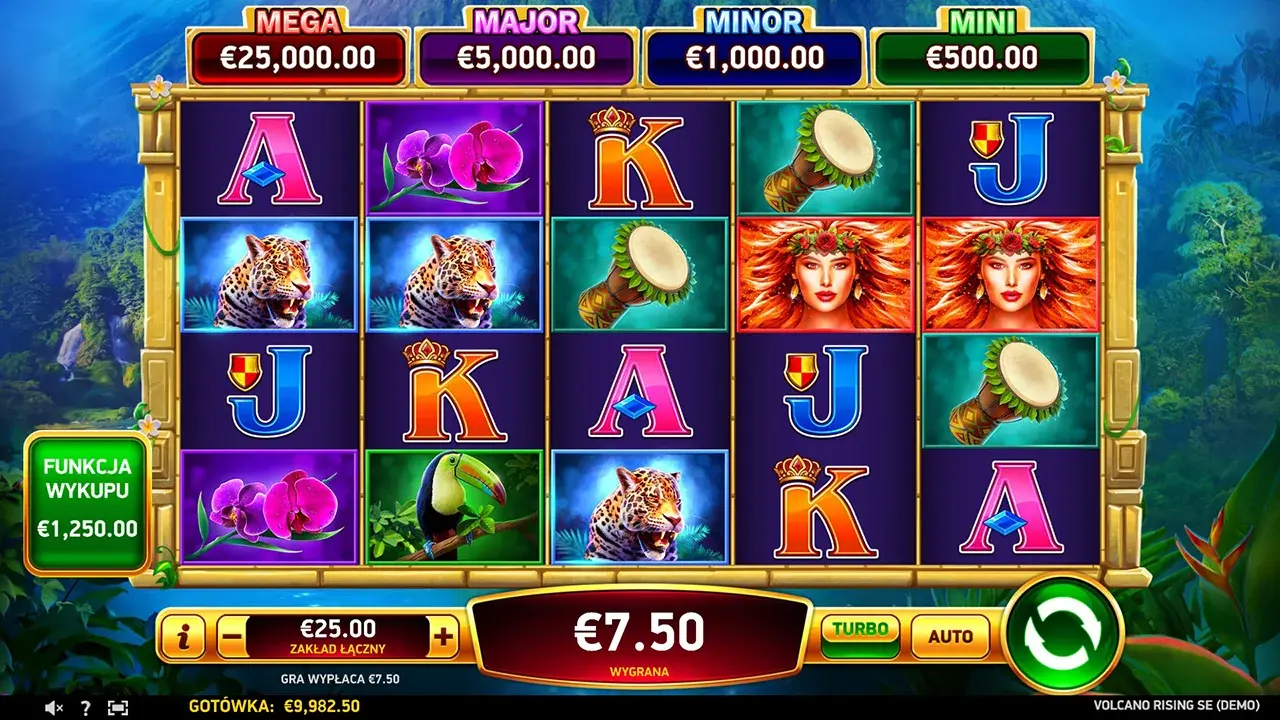Open help with the question mark
1280x720 pixels.
[86, 708]
